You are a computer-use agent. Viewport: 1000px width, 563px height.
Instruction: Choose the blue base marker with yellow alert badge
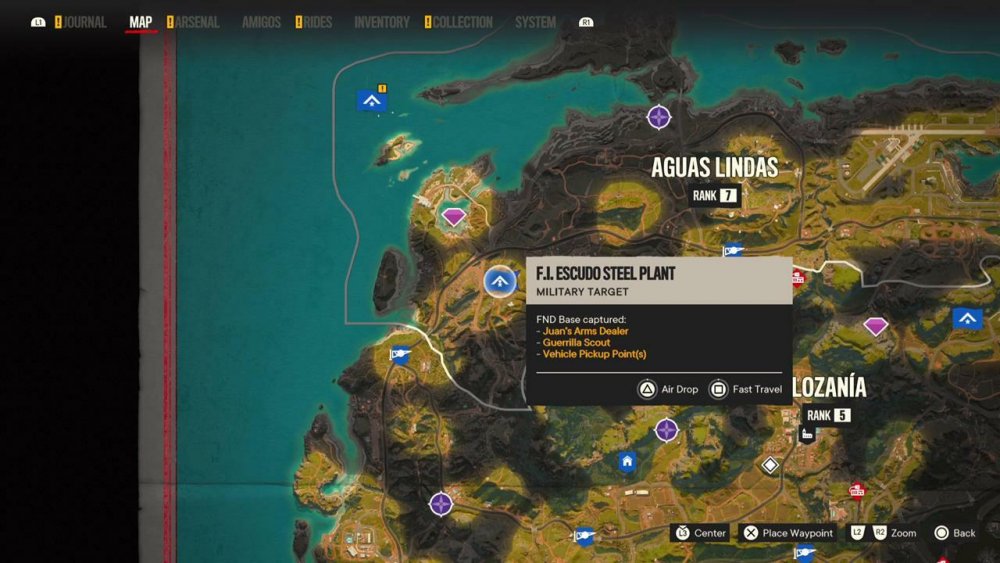[x=371, y=100]
